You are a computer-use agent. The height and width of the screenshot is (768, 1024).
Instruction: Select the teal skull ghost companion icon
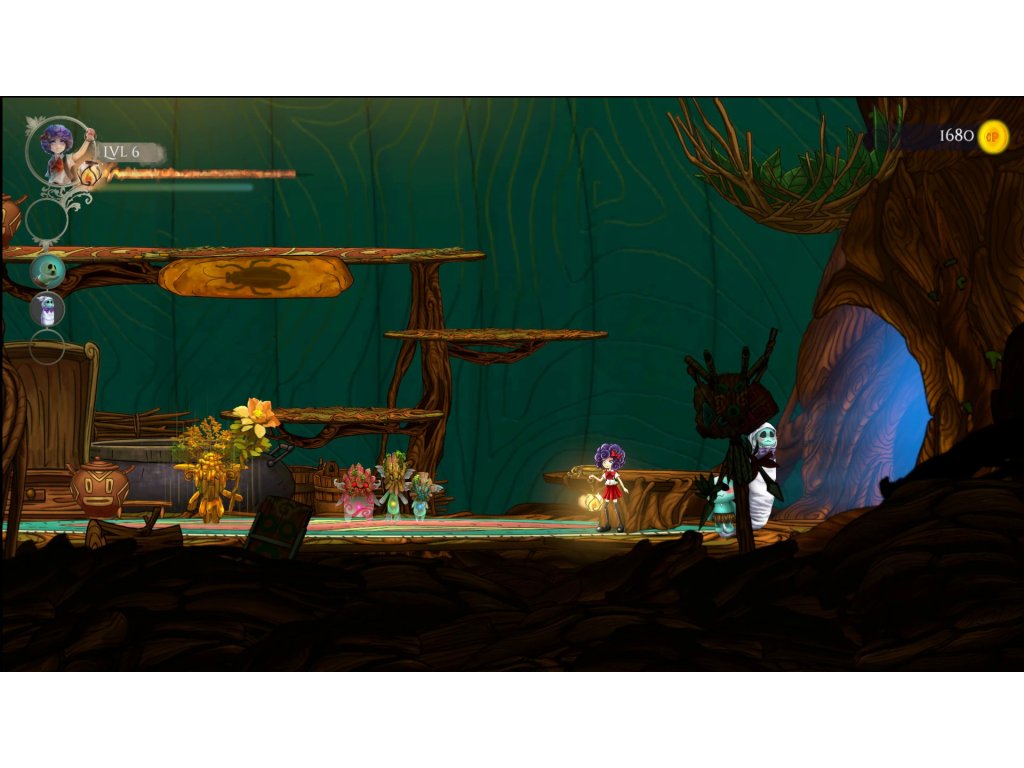point(47,271)
